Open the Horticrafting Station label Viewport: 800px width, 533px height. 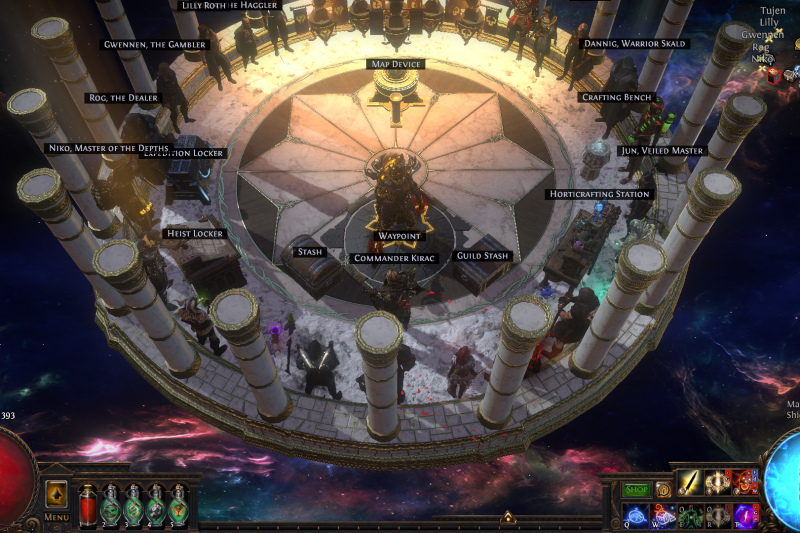coord(600,194)
